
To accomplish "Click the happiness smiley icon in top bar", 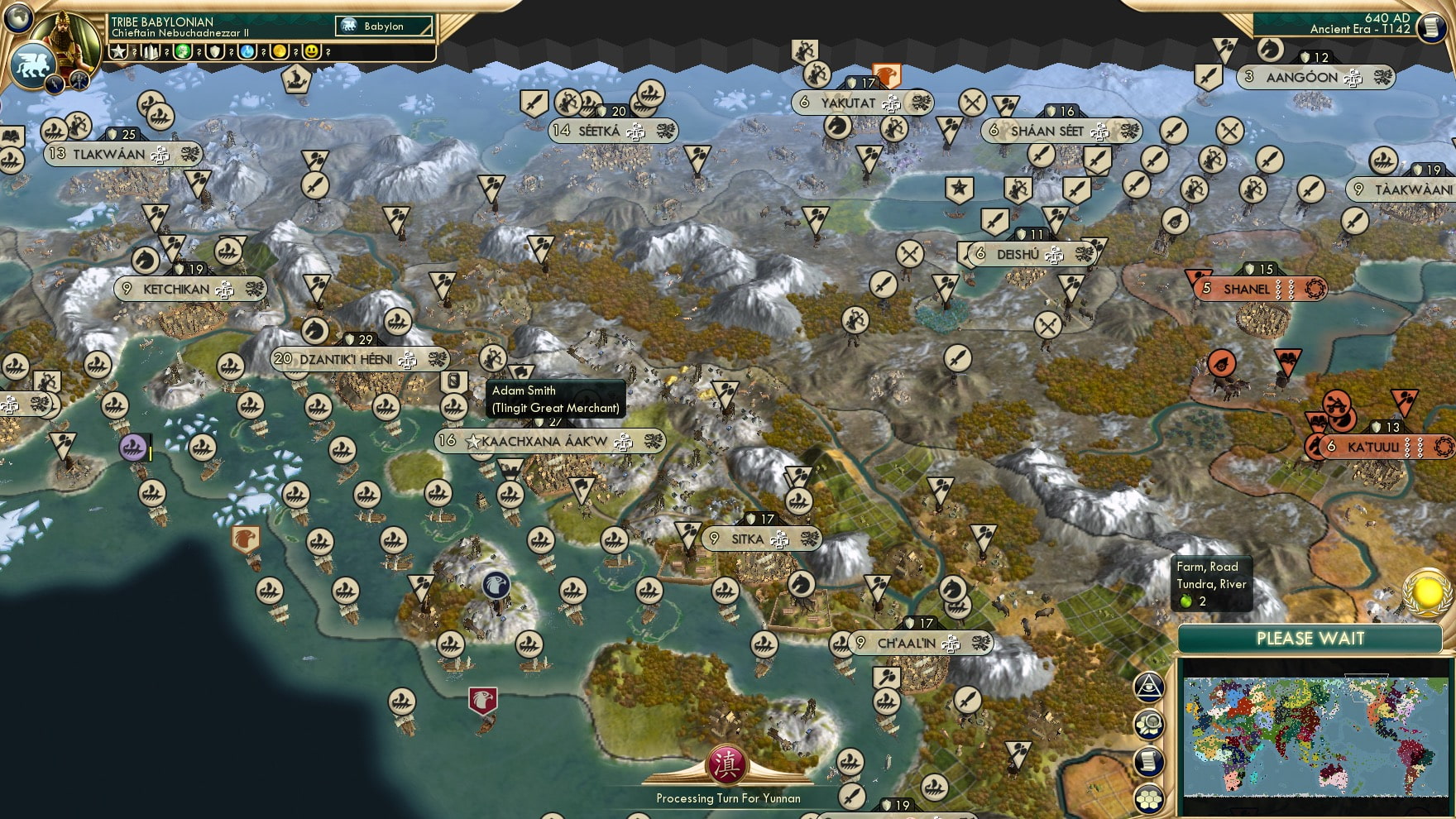I will pos(312,52).
